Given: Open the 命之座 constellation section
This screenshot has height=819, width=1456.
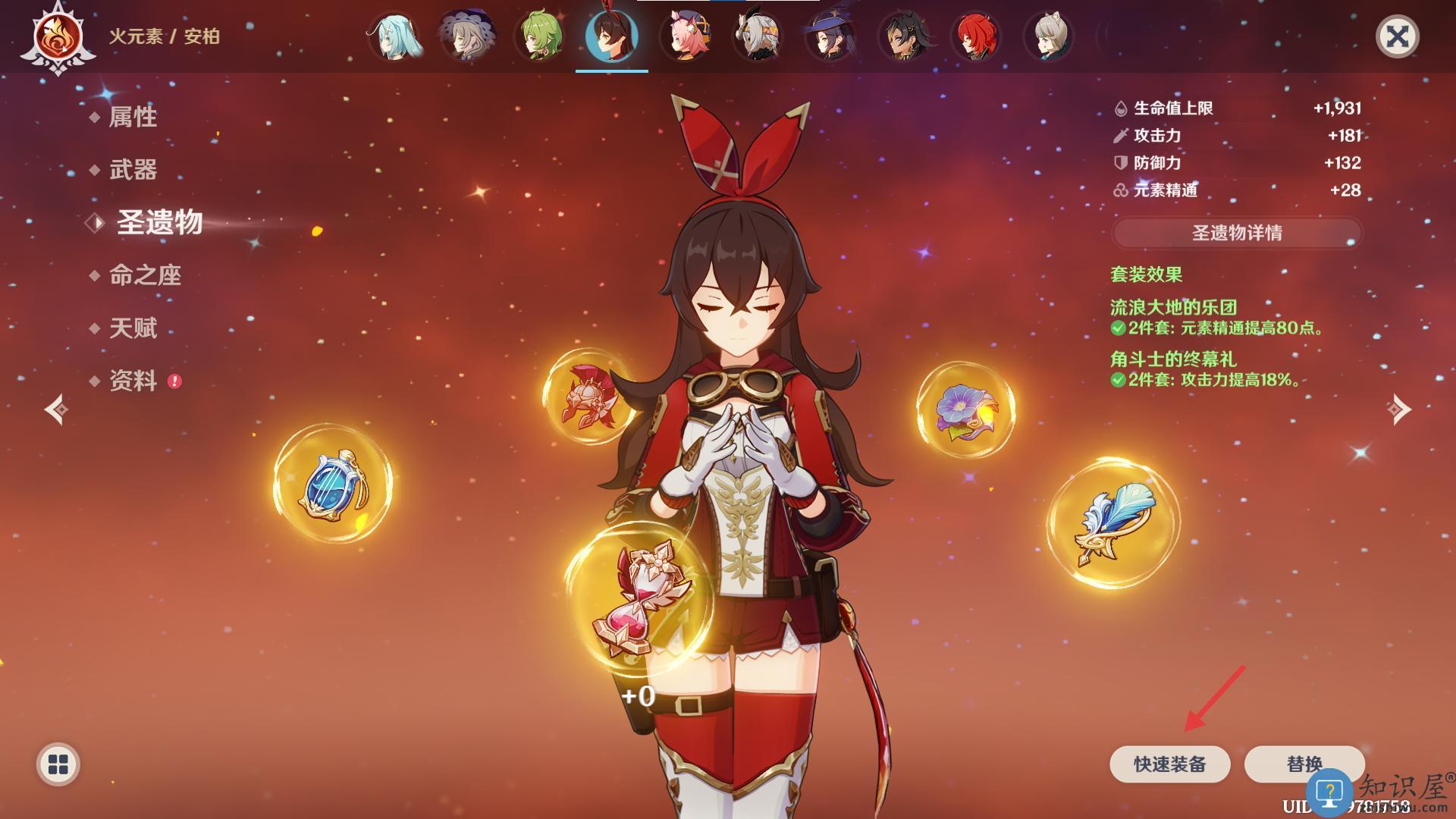Looking at the screenshot, I should pyautogui.click(x=145, y=275).
